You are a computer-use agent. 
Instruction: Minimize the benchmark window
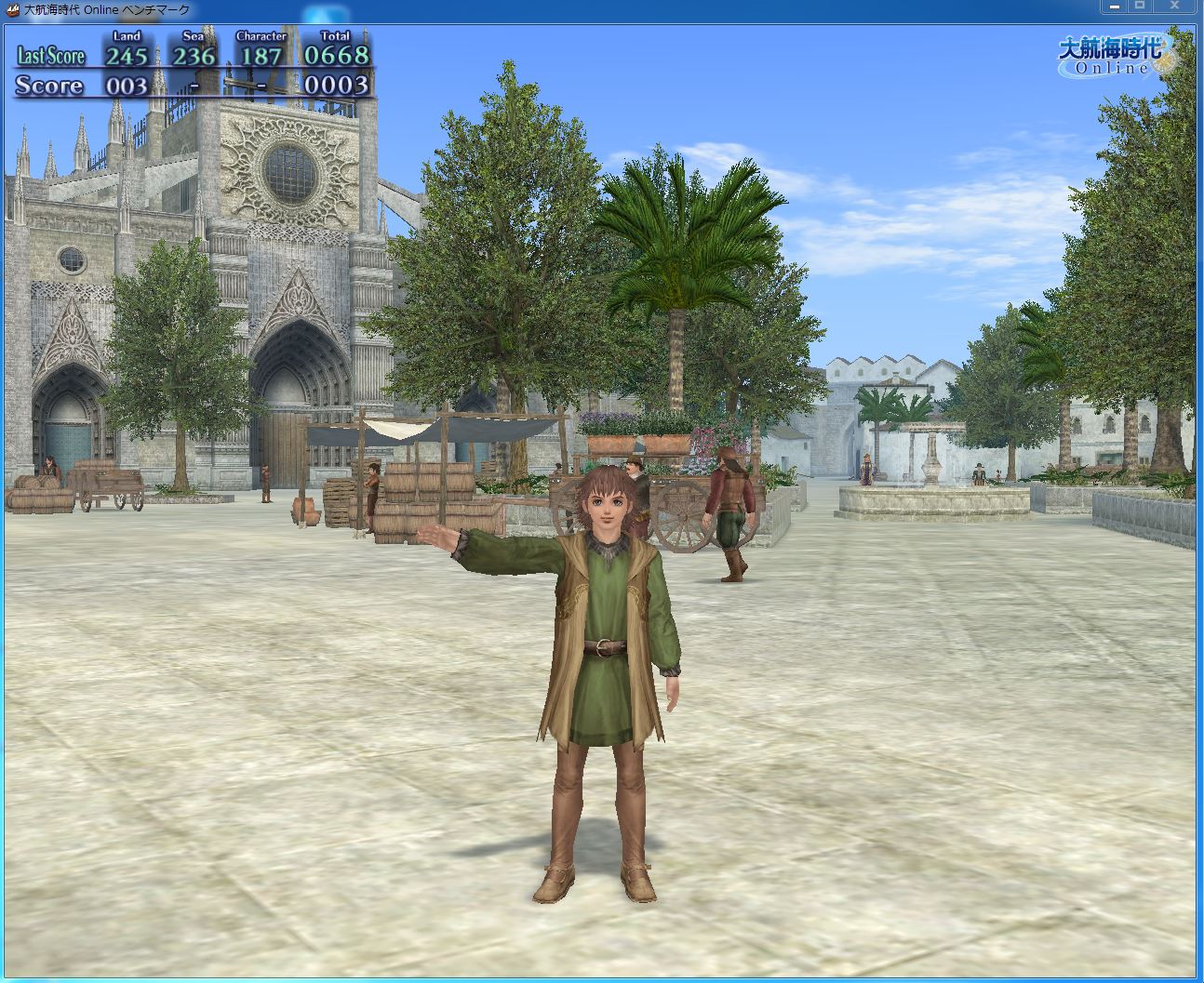[x=1114, y=7]
